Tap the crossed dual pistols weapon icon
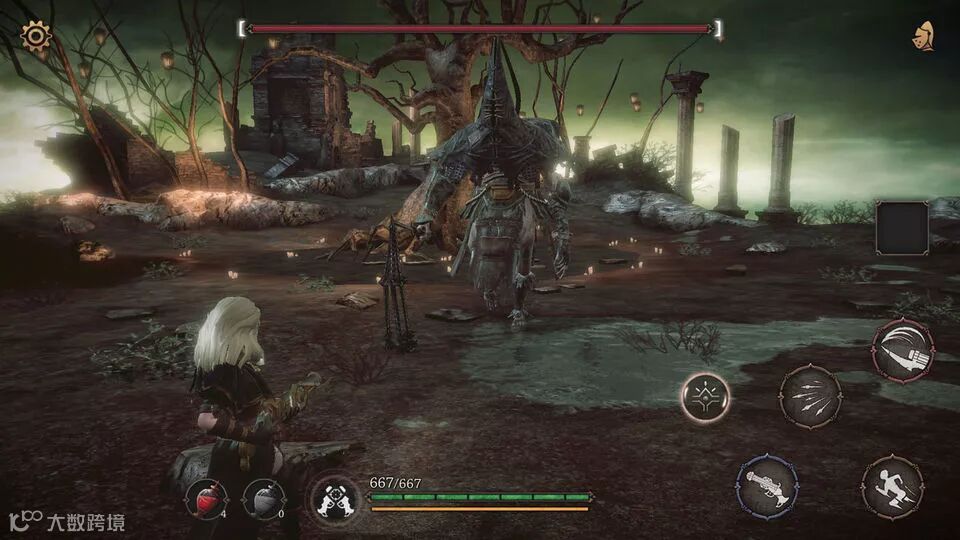 (332, 498)
